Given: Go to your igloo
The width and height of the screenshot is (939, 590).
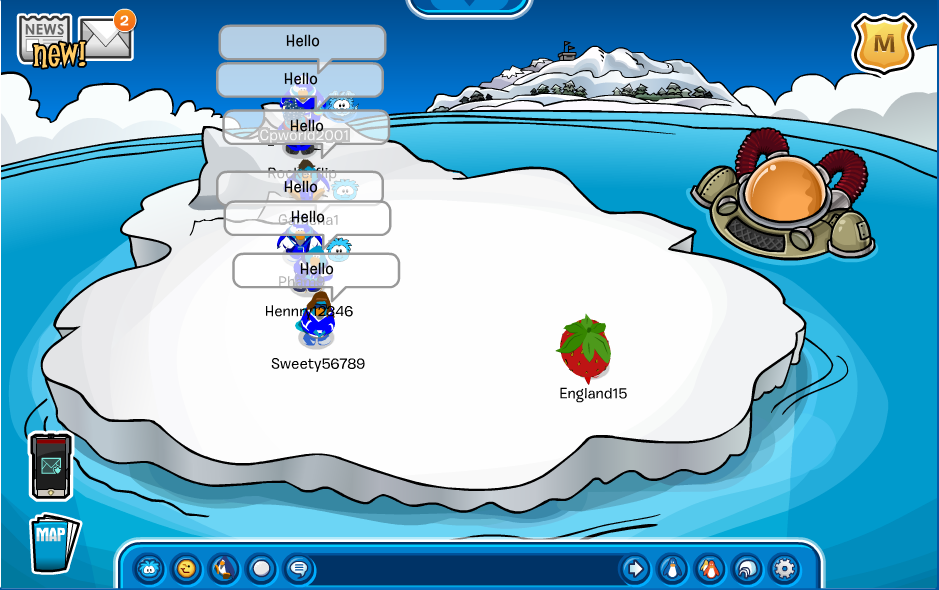Looking at the screenshot, I should [746, 569].
